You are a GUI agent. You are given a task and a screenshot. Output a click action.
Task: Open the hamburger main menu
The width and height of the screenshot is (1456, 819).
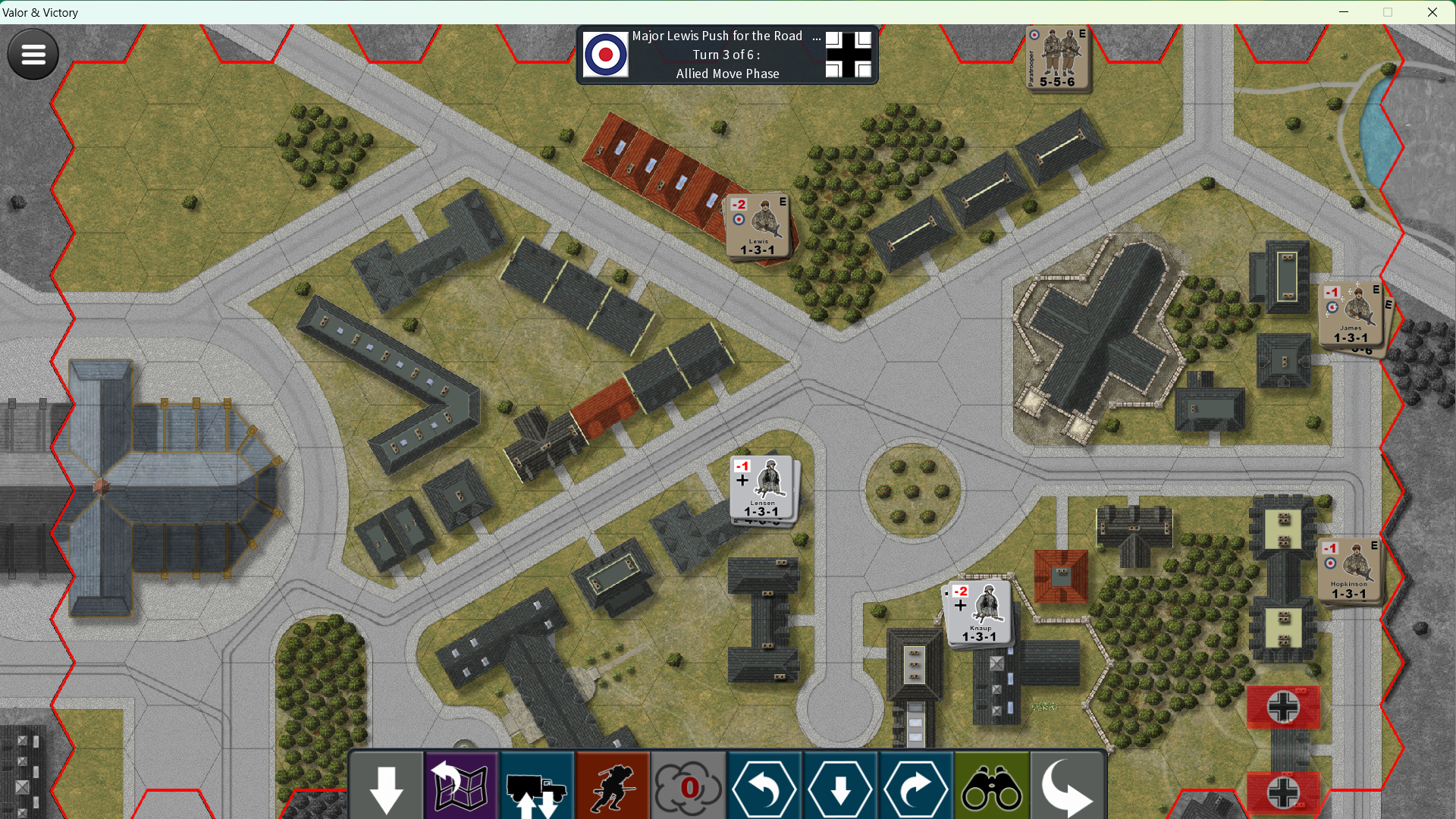[x=33, y=54]
